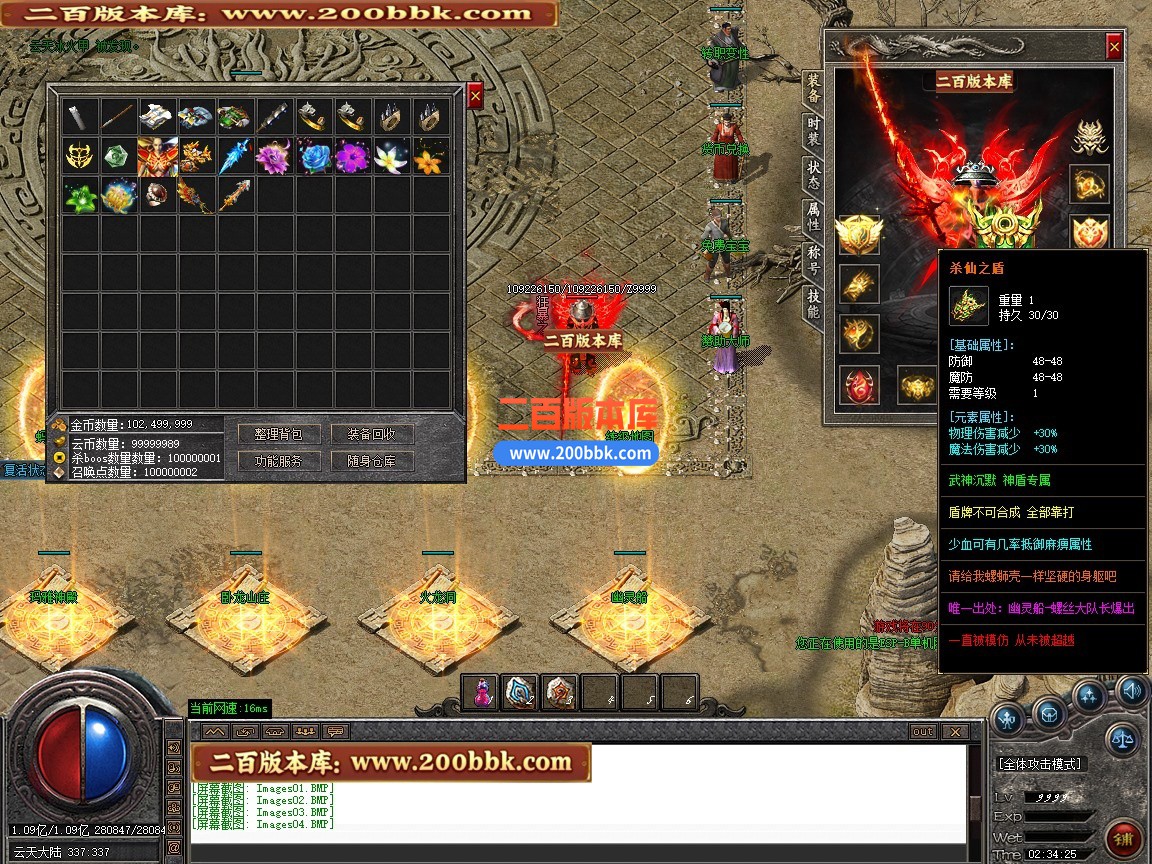Toggle the speaker sound button

(1131, 689)
